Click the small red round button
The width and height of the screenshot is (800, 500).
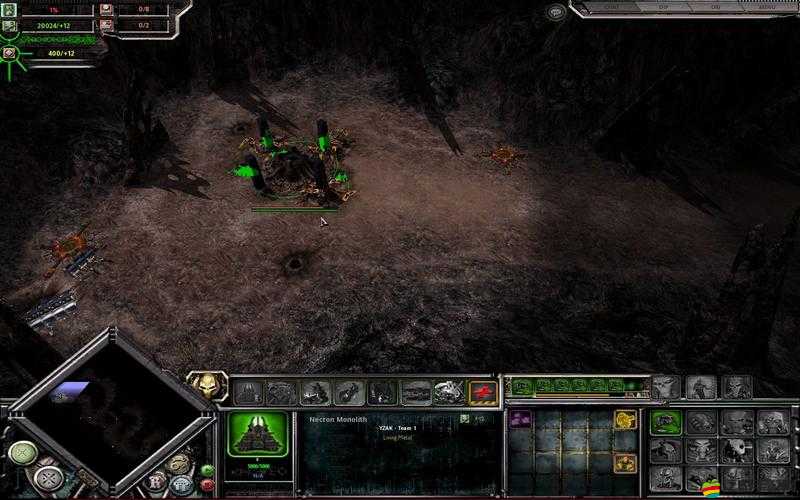[x=208, y=484]
